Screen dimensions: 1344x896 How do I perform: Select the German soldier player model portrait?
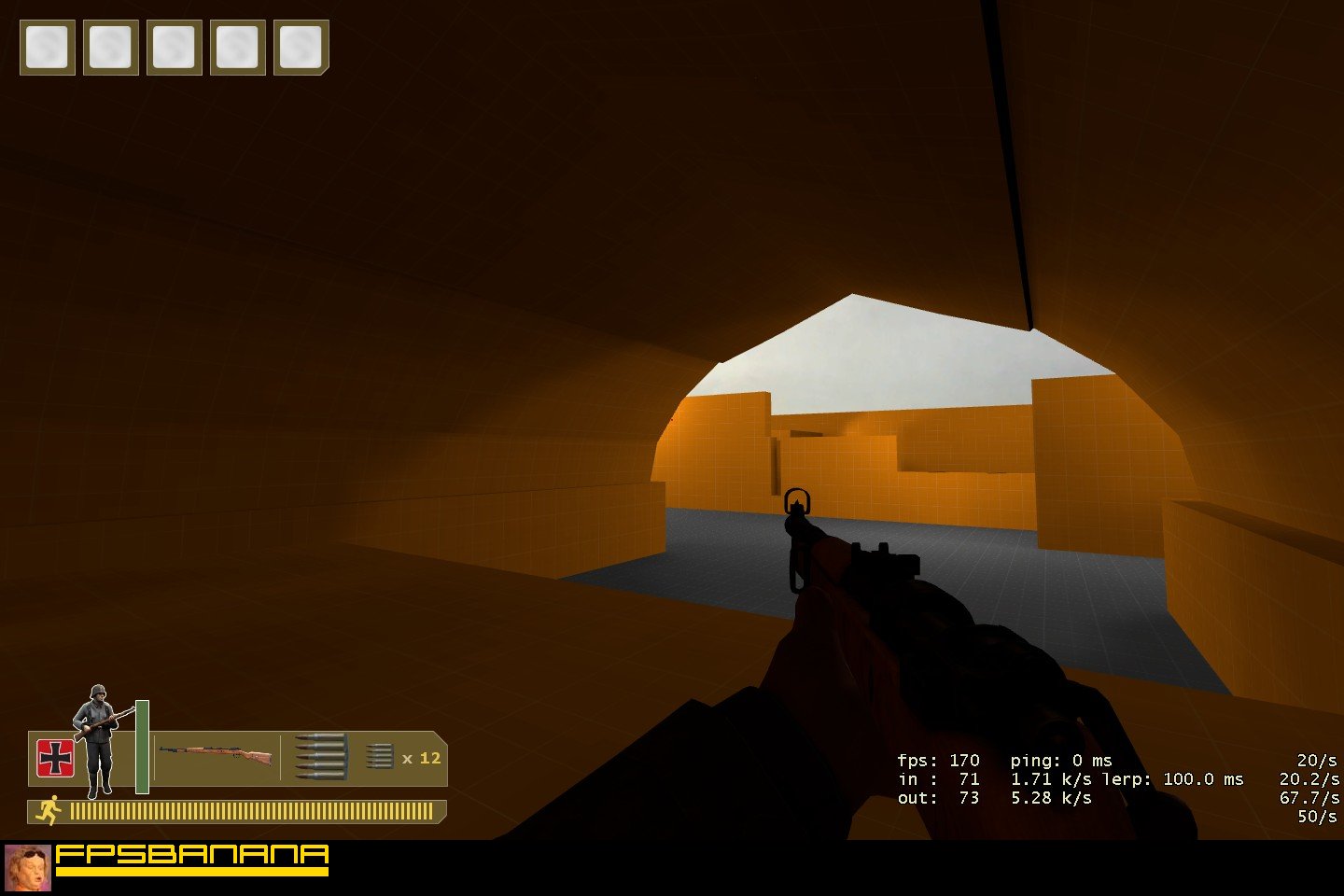point(96,747)
